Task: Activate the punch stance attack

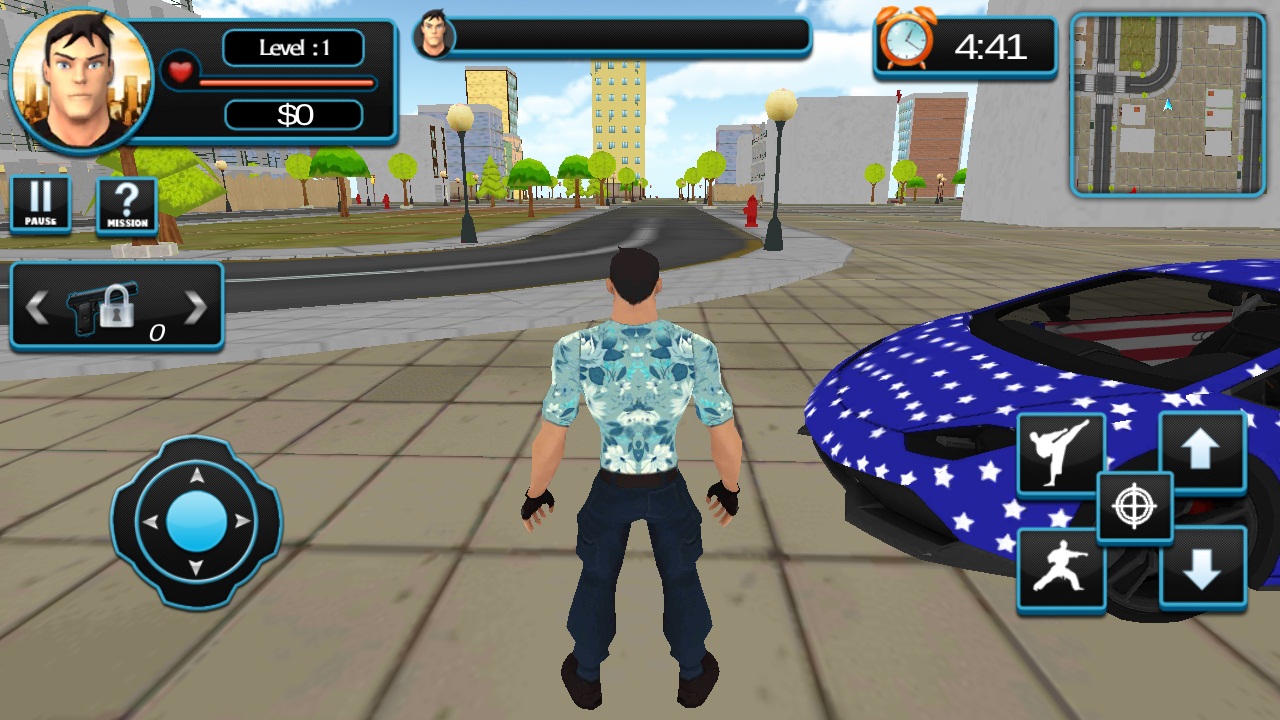Action: point(1061,570)
